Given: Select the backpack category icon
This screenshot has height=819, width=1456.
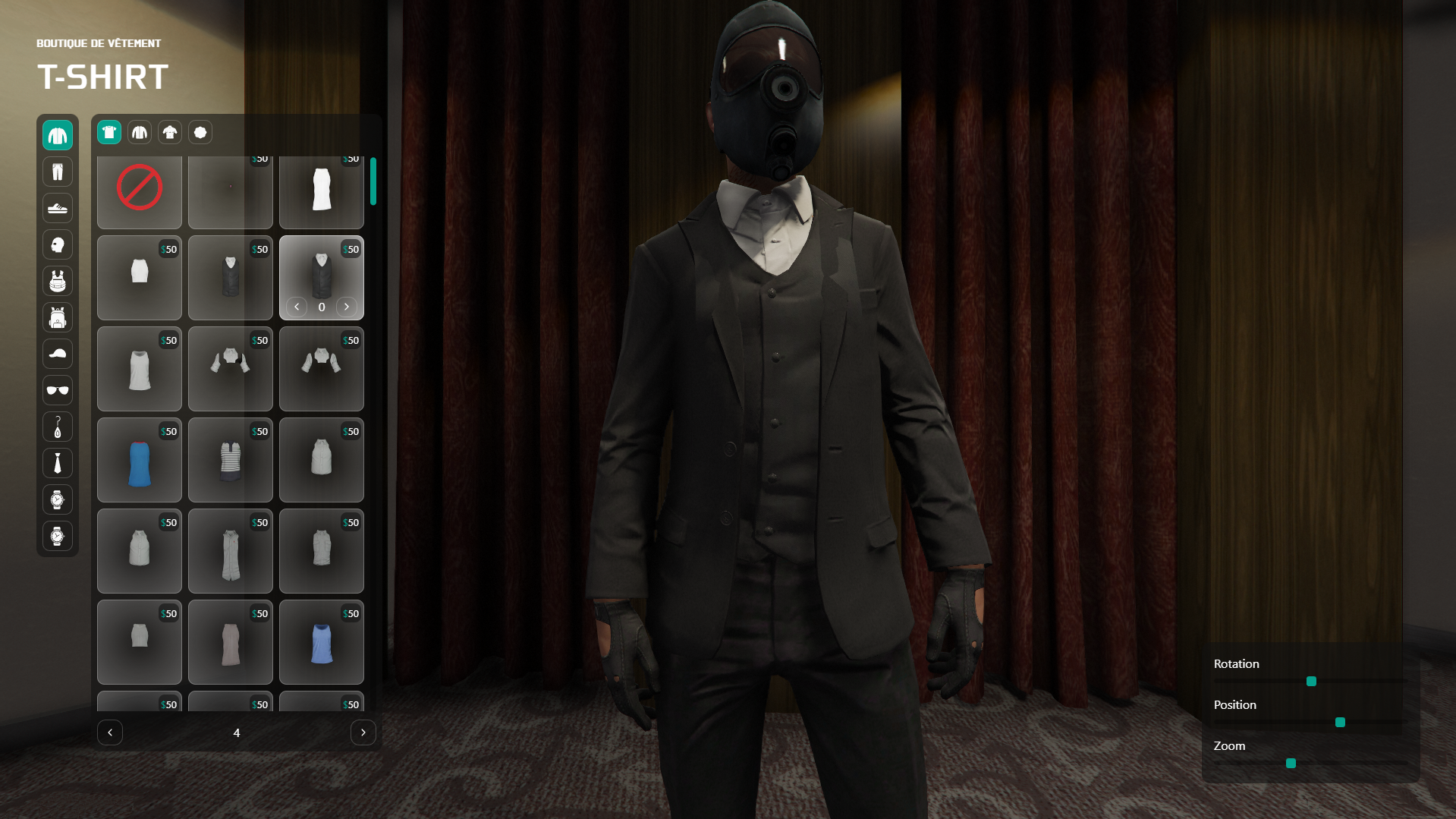Looking at the screenshot, I should [x=58, y=317].
